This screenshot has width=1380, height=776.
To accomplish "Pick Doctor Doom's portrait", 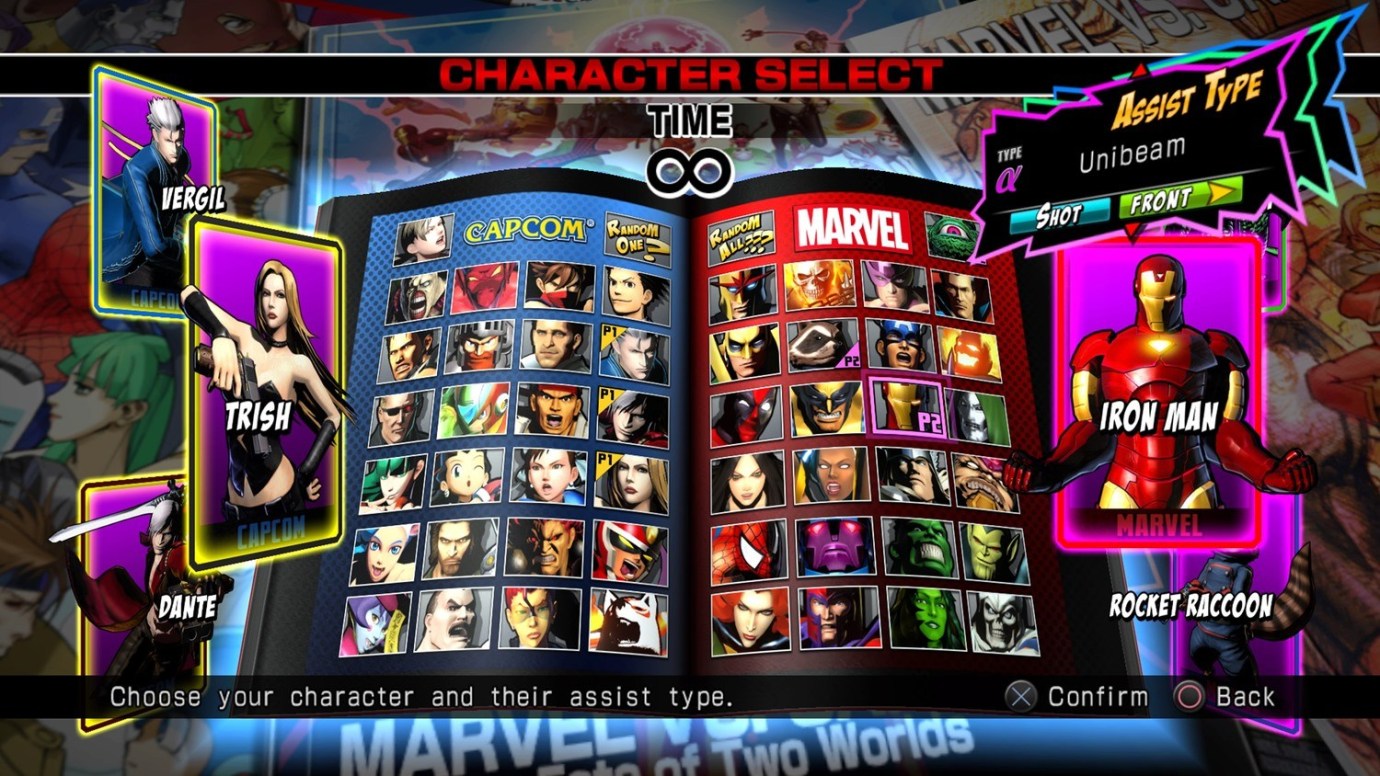I will tap(977, 413).
